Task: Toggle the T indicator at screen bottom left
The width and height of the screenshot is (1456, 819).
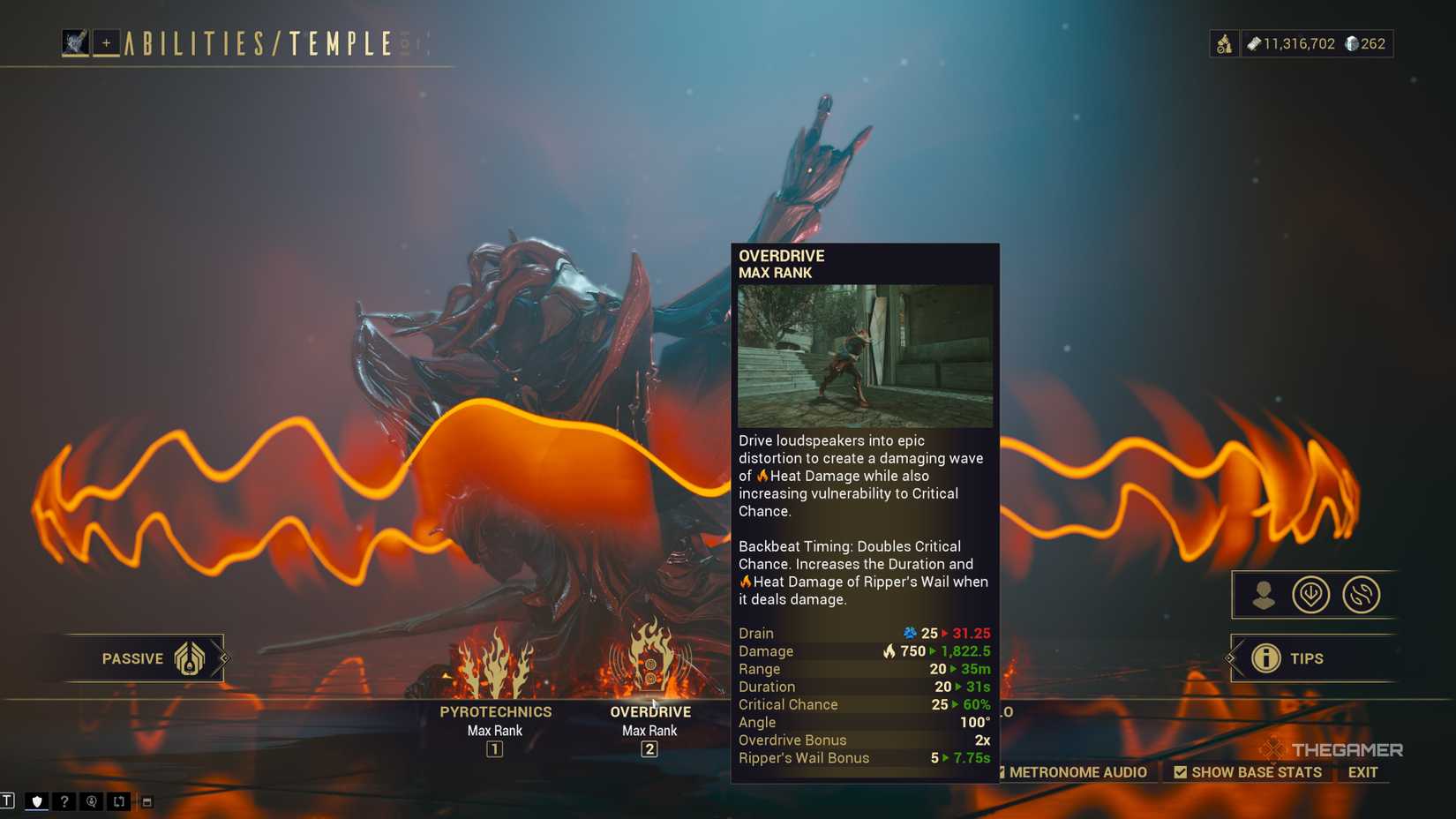Action: [8, 801]
